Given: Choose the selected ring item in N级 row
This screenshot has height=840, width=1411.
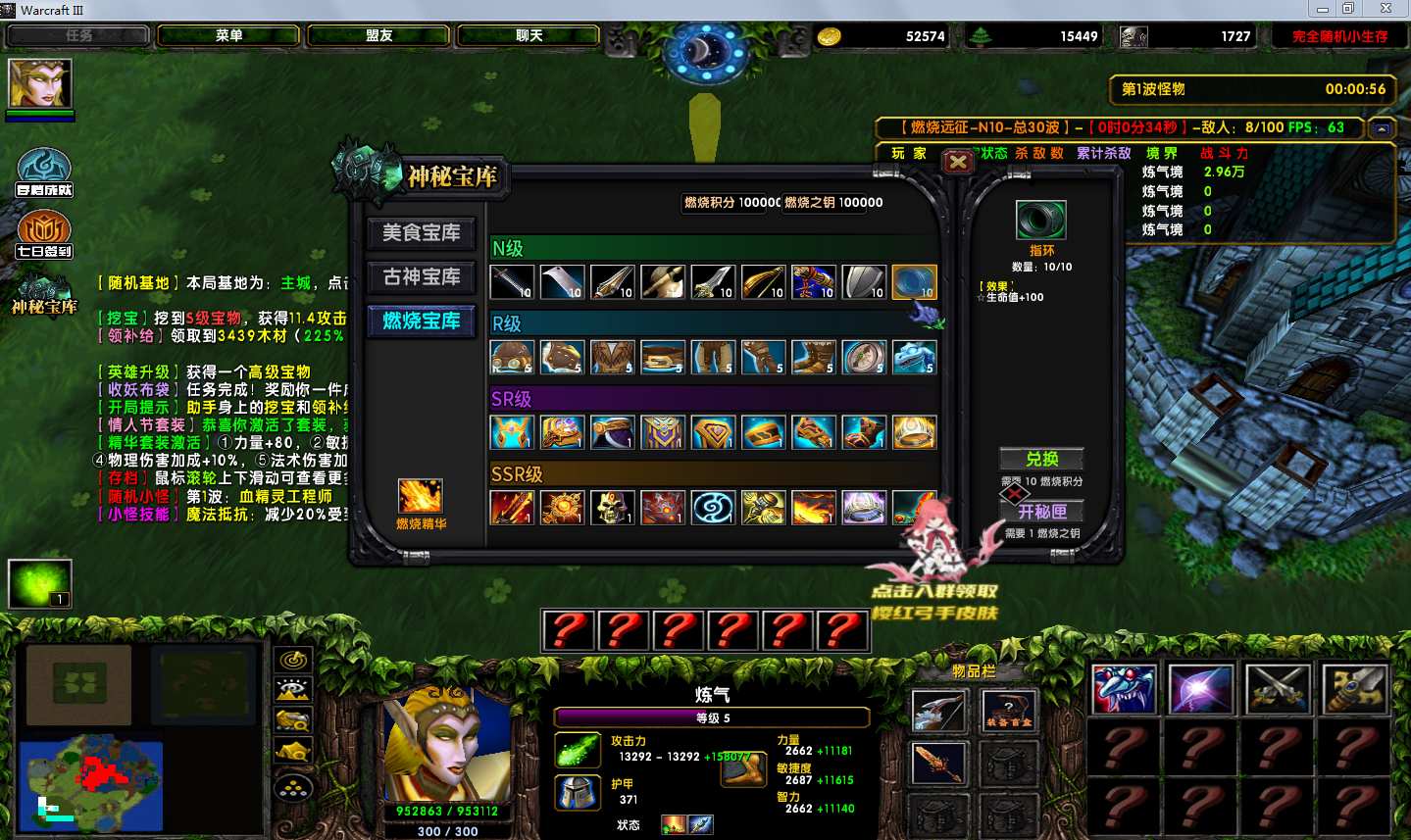Looking at the screenshot, I should tap(914, 282).
